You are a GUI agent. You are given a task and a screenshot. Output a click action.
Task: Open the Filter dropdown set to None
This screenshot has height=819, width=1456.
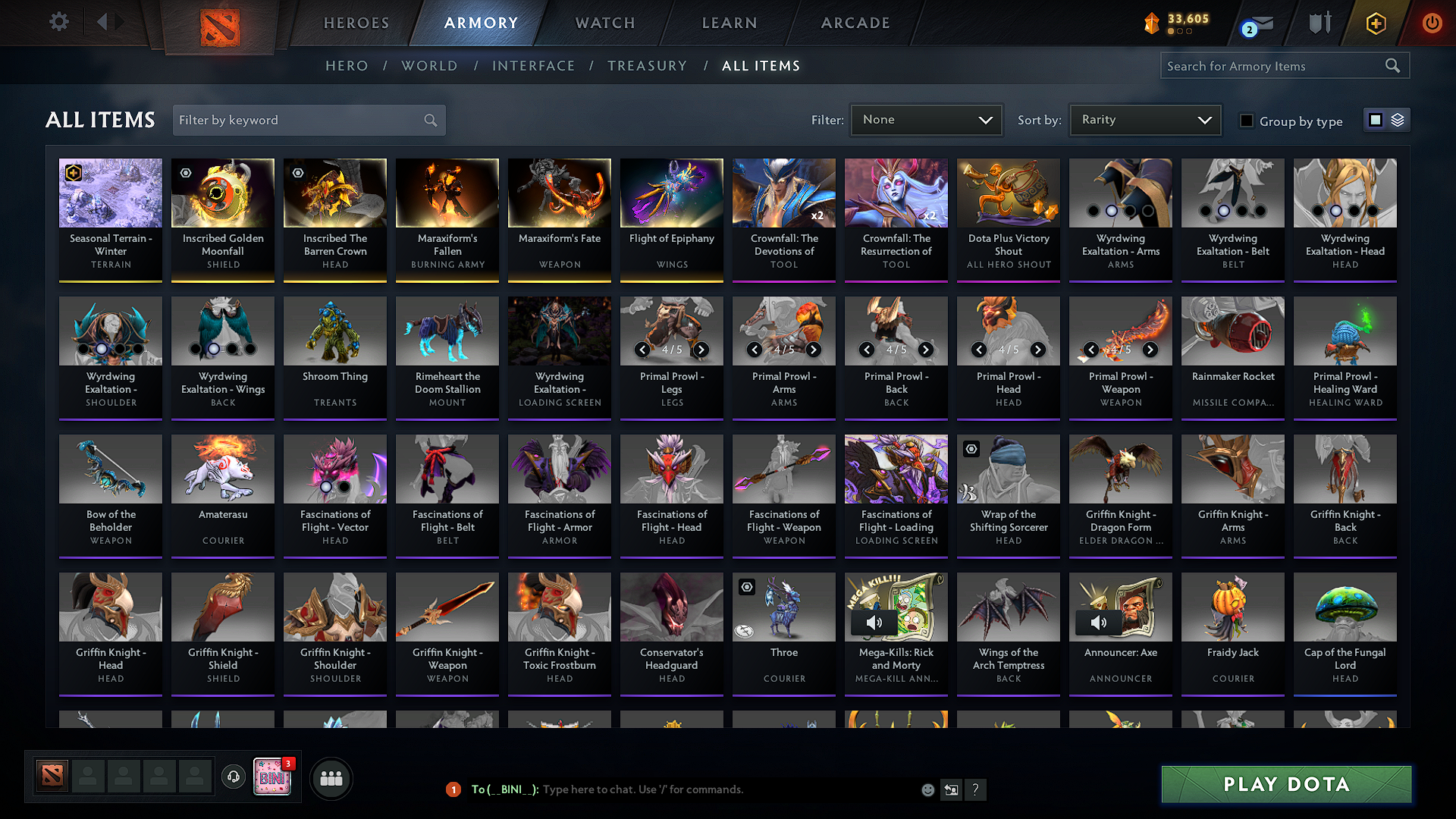[x=926, y=119]
